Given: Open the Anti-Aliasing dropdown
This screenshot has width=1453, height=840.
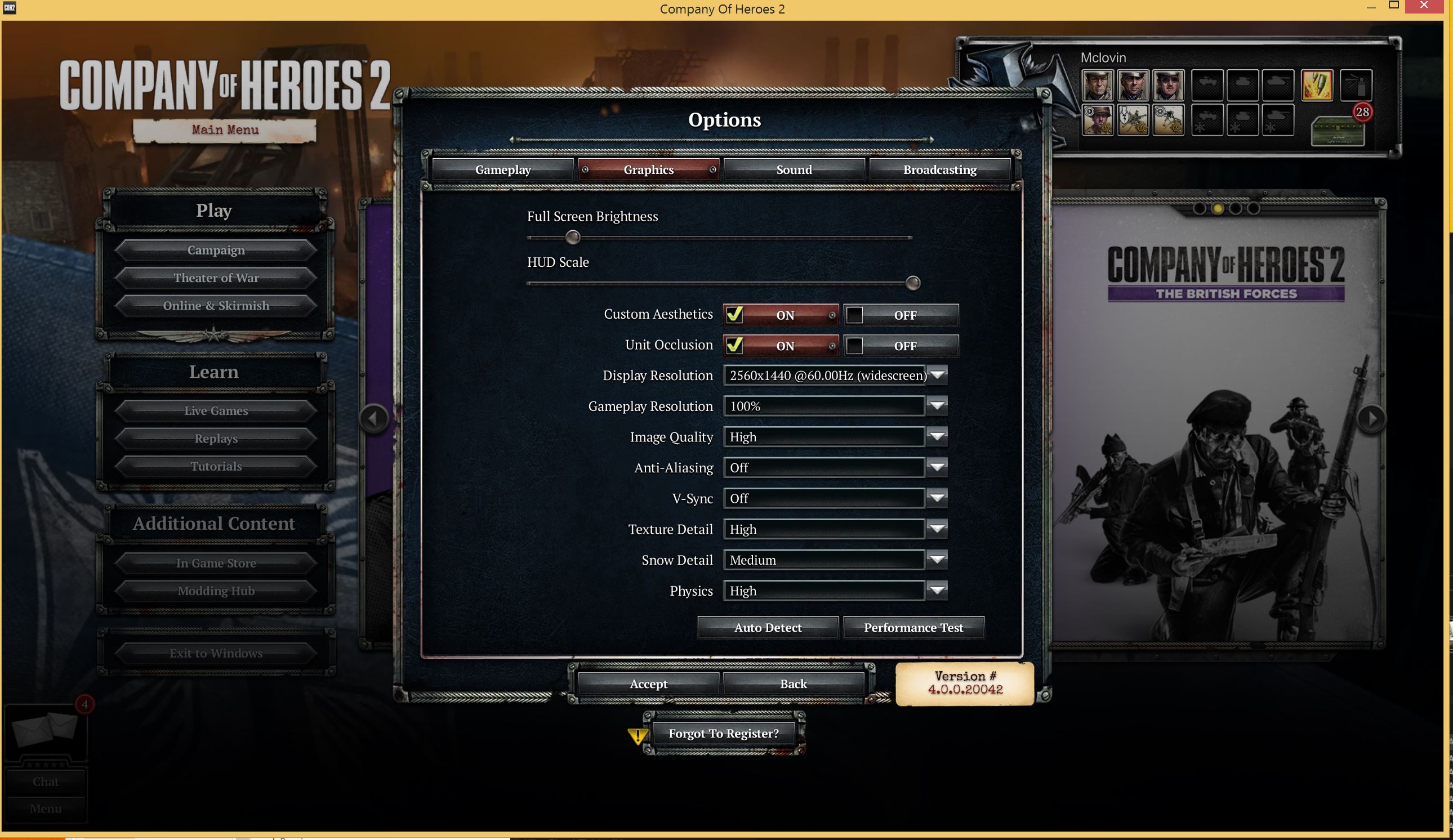Looking at the screenshot, I should click(937, 467).
